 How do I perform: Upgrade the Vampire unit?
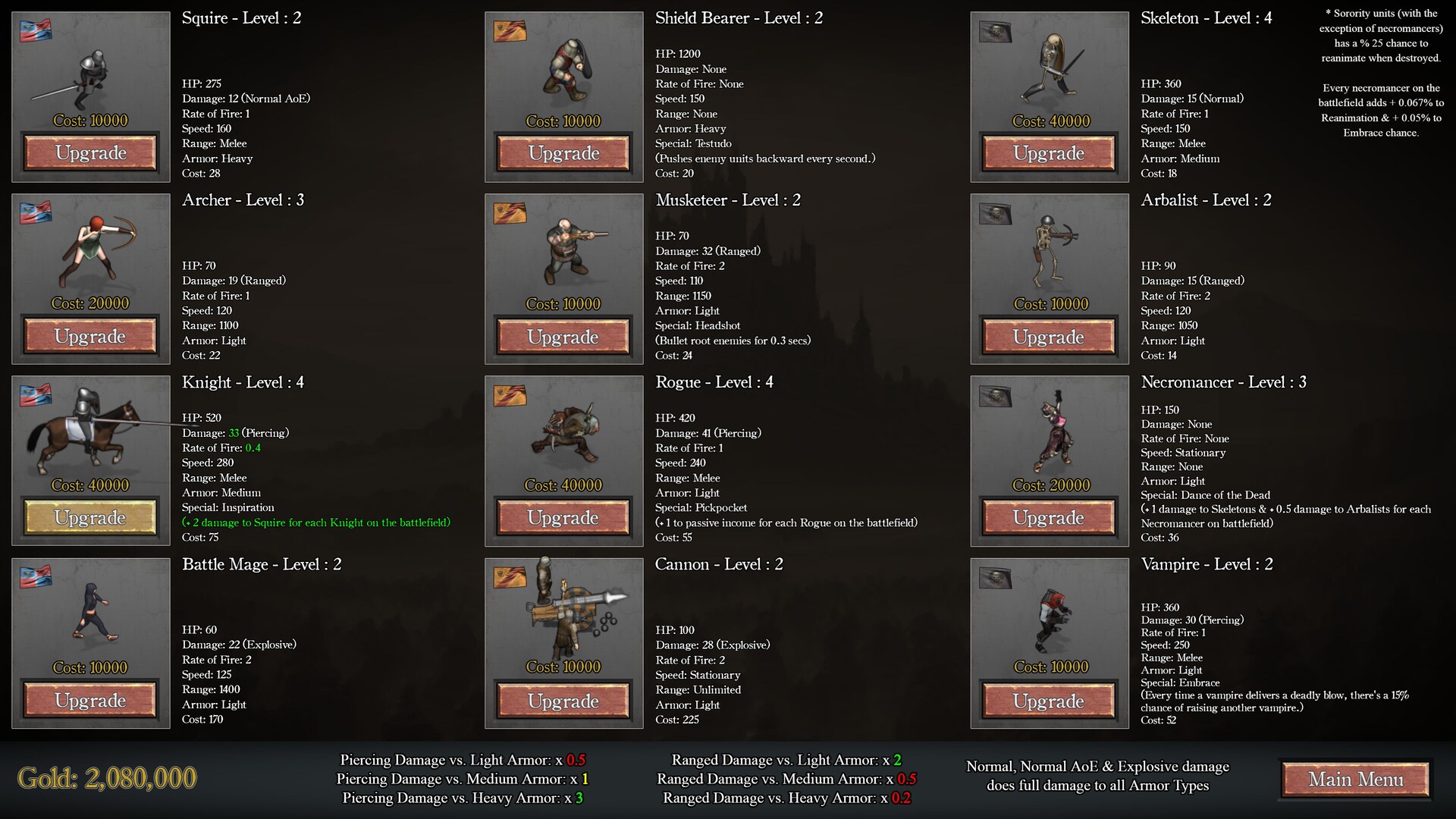(1049, 701)
